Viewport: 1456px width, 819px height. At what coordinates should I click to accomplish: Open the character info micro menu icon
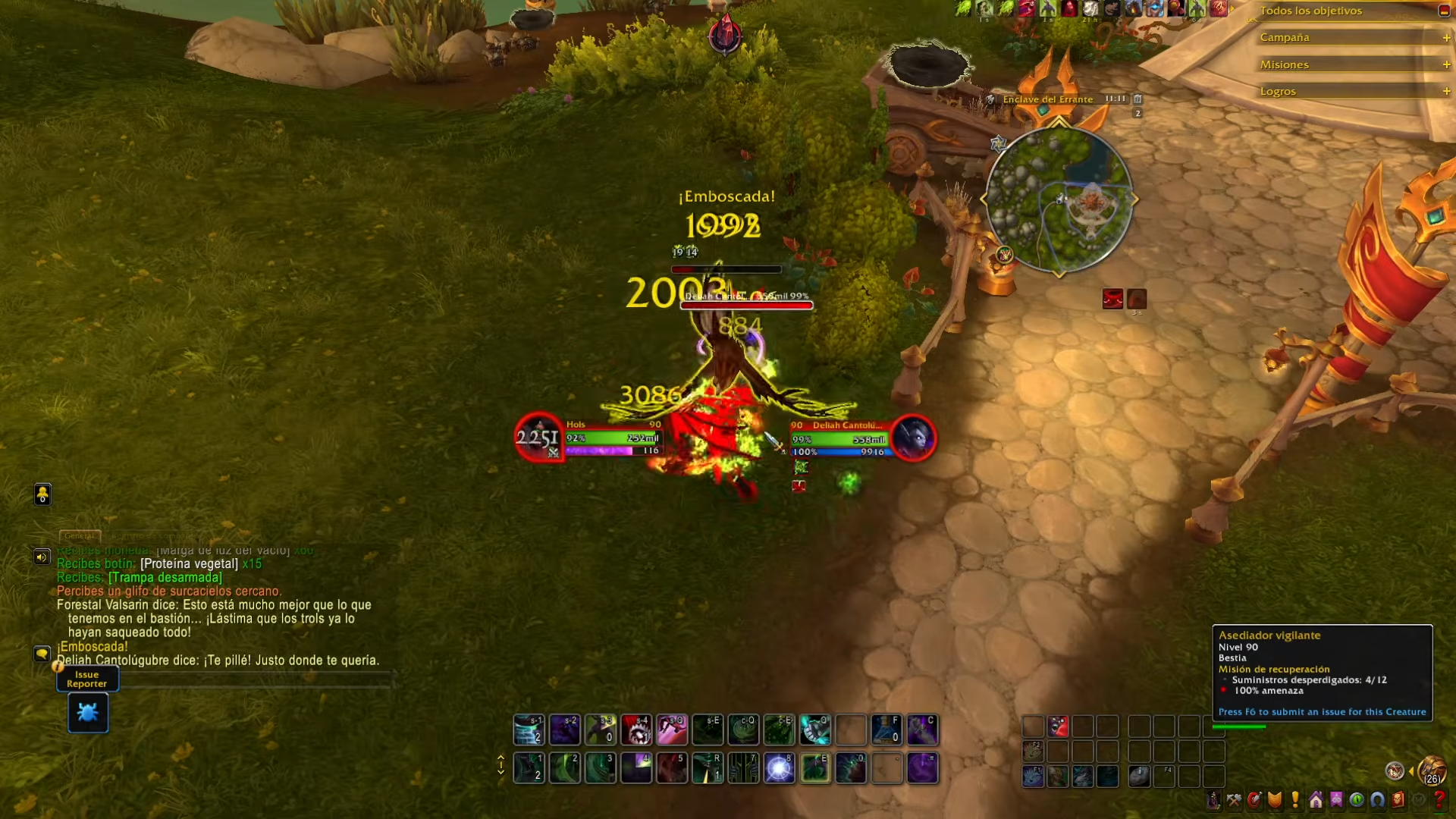click(1214, 801)
